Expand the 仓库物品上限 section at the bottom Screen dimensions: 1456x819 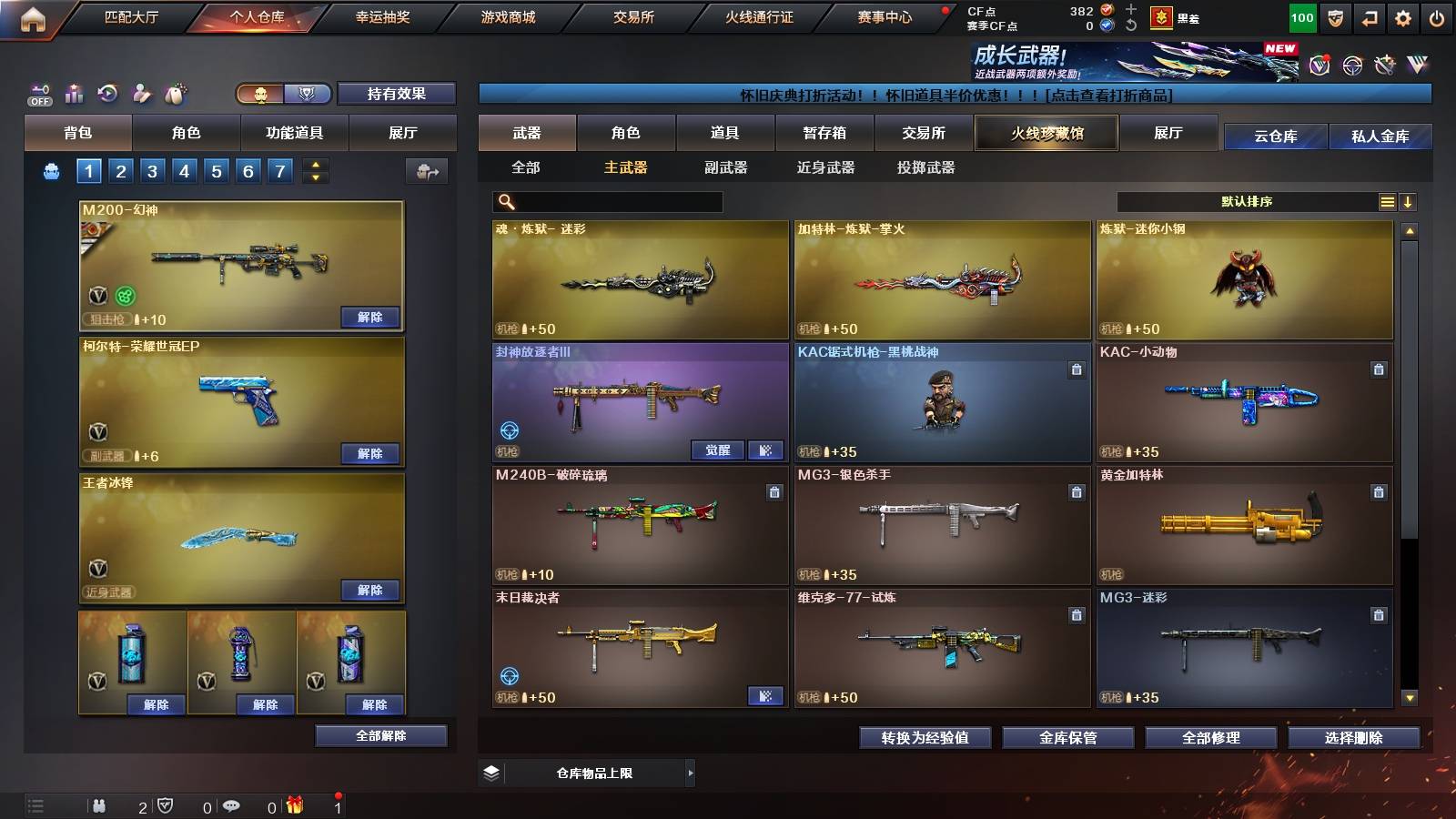691,773
